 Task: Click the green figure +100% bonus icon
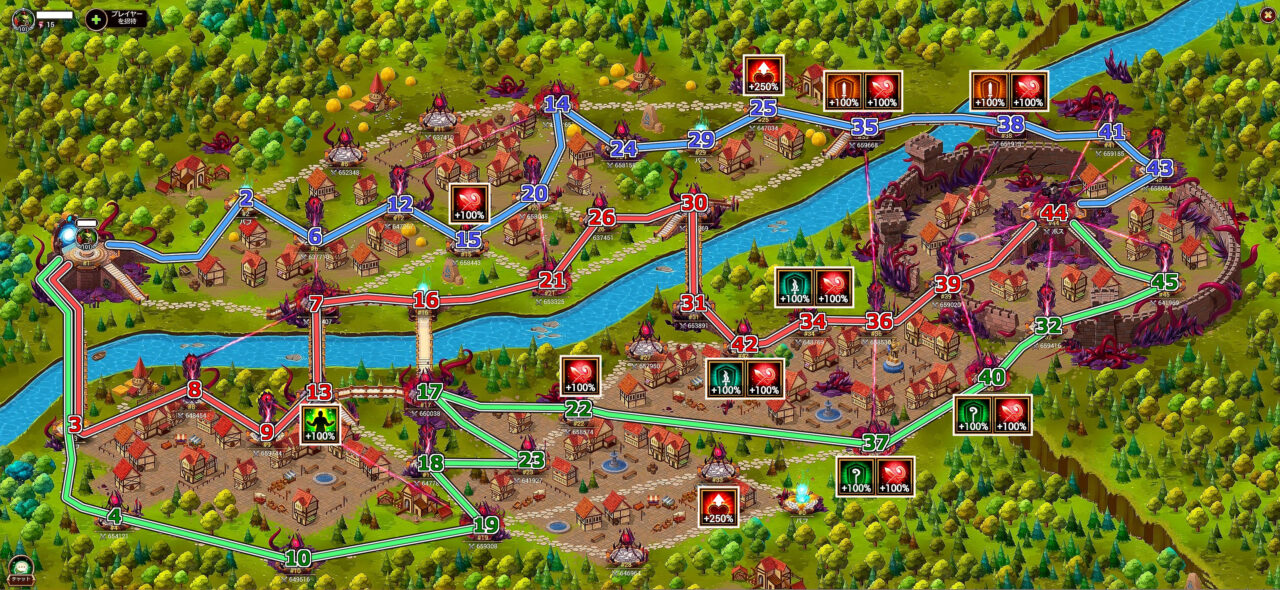[320, 424]
